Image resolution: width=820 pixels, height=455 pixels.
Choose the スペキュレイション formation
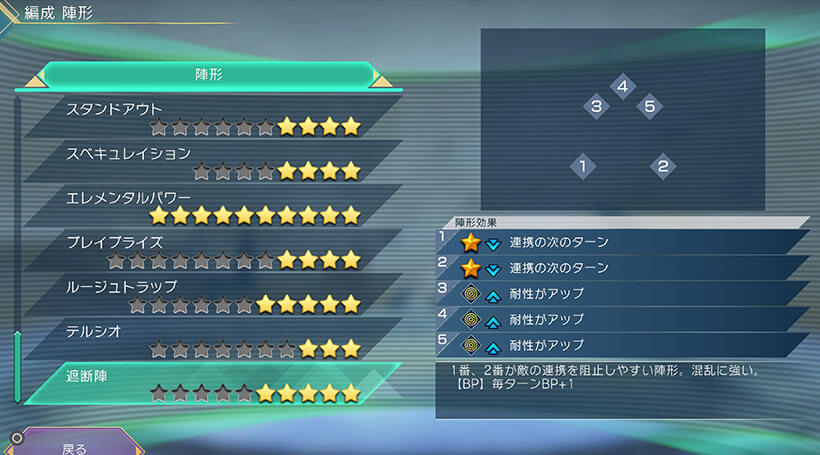coord(210,162)
